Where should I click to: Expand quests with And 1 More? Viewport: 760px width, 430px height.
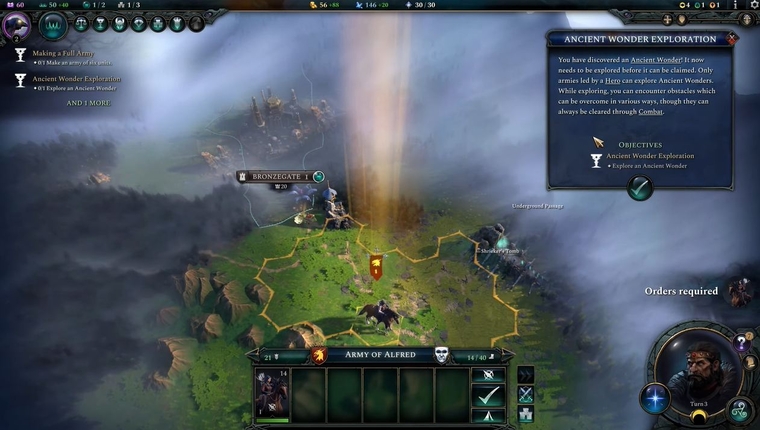[x=88, y=102]
